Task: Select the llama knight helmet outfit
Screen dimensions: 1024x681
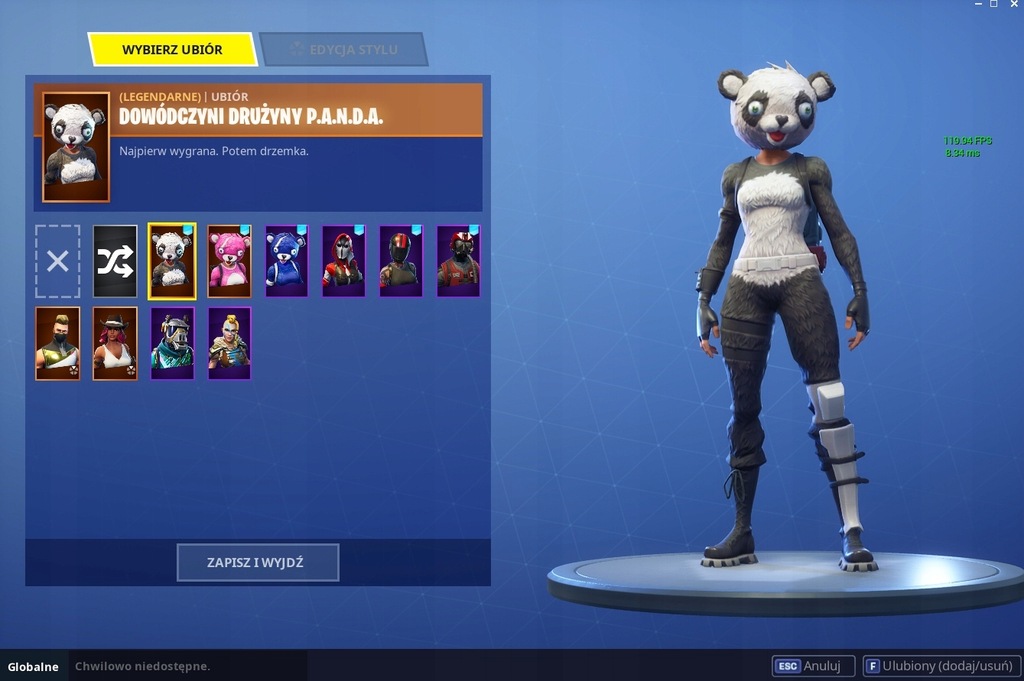Action: pos(172,343)
